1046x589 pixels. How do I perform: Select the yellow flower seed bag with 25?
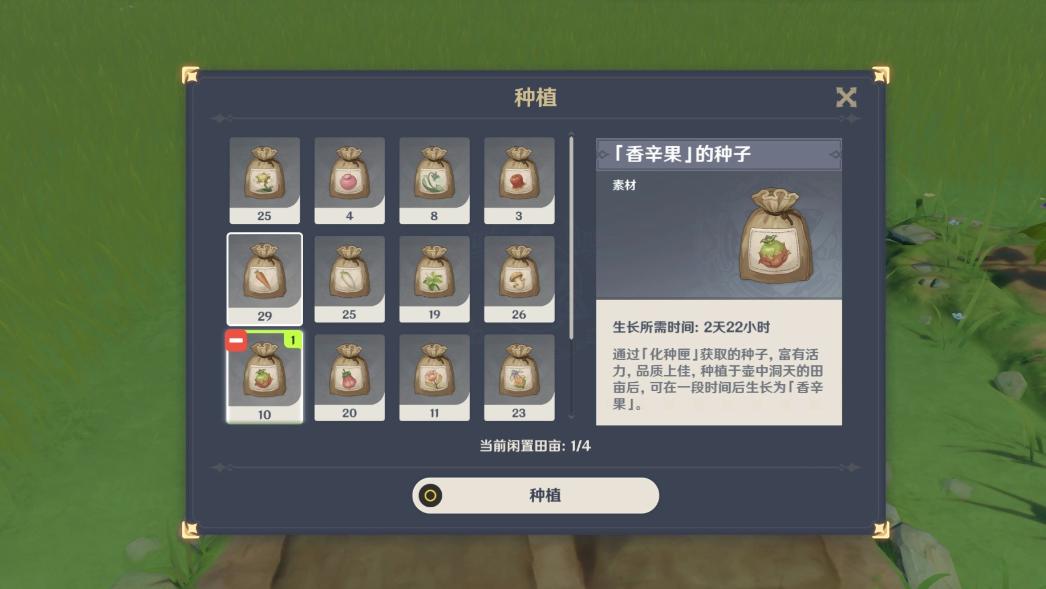click(x=264, y=176)
